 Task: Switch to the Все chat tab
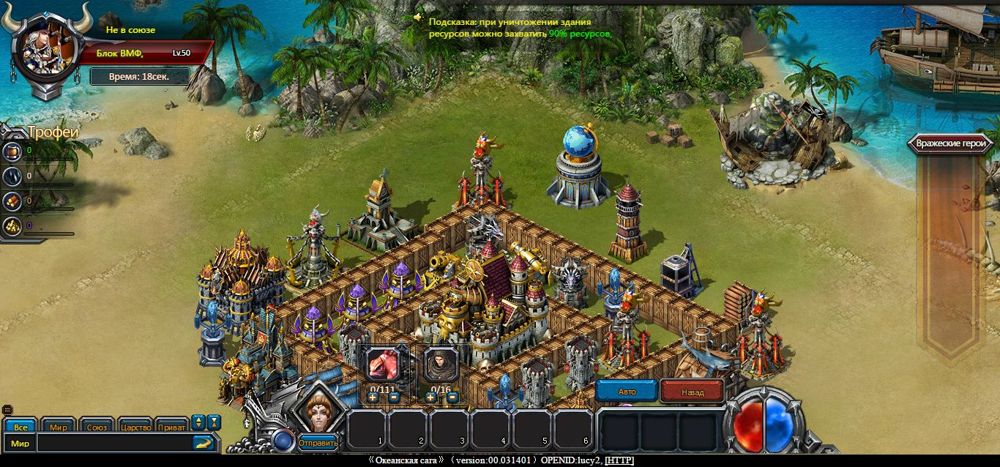(21, 425)
